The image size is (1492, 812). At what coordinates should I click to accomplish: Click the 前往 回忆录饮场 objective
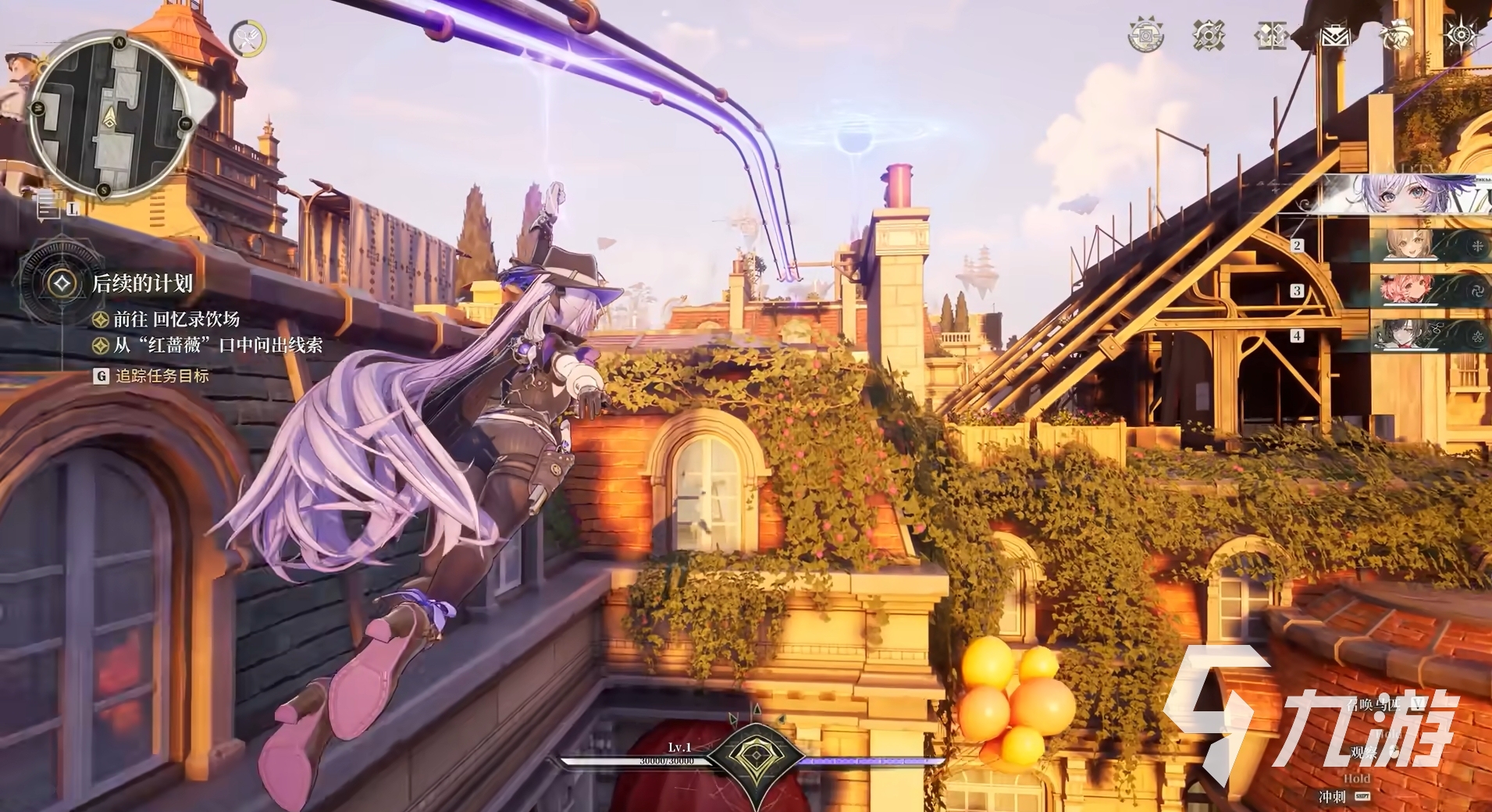click(176, 319)
